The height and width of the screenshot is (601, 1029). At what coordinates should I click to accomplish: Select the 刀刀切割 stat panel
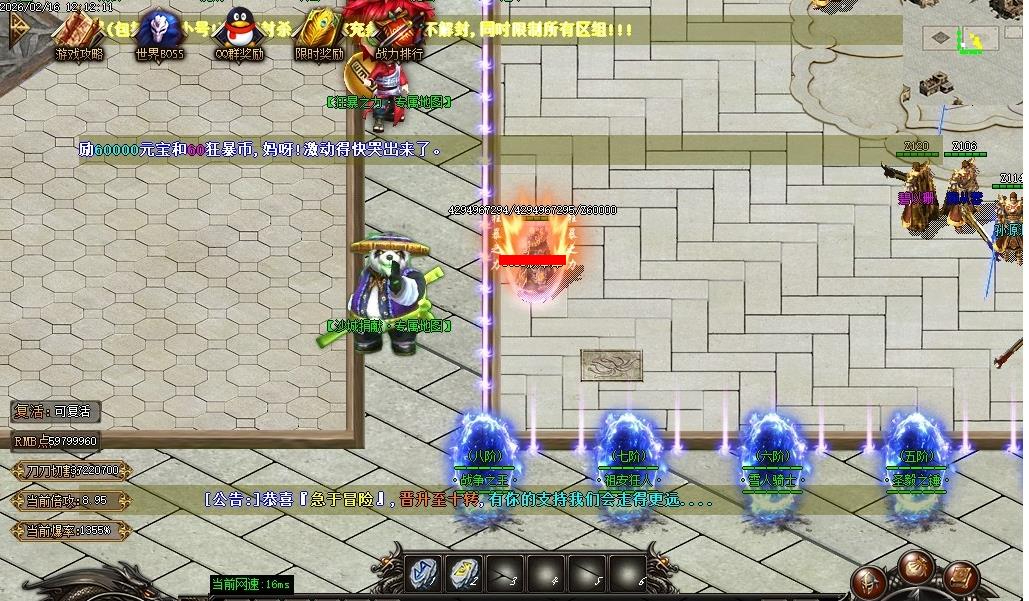(x=72, y=470)
